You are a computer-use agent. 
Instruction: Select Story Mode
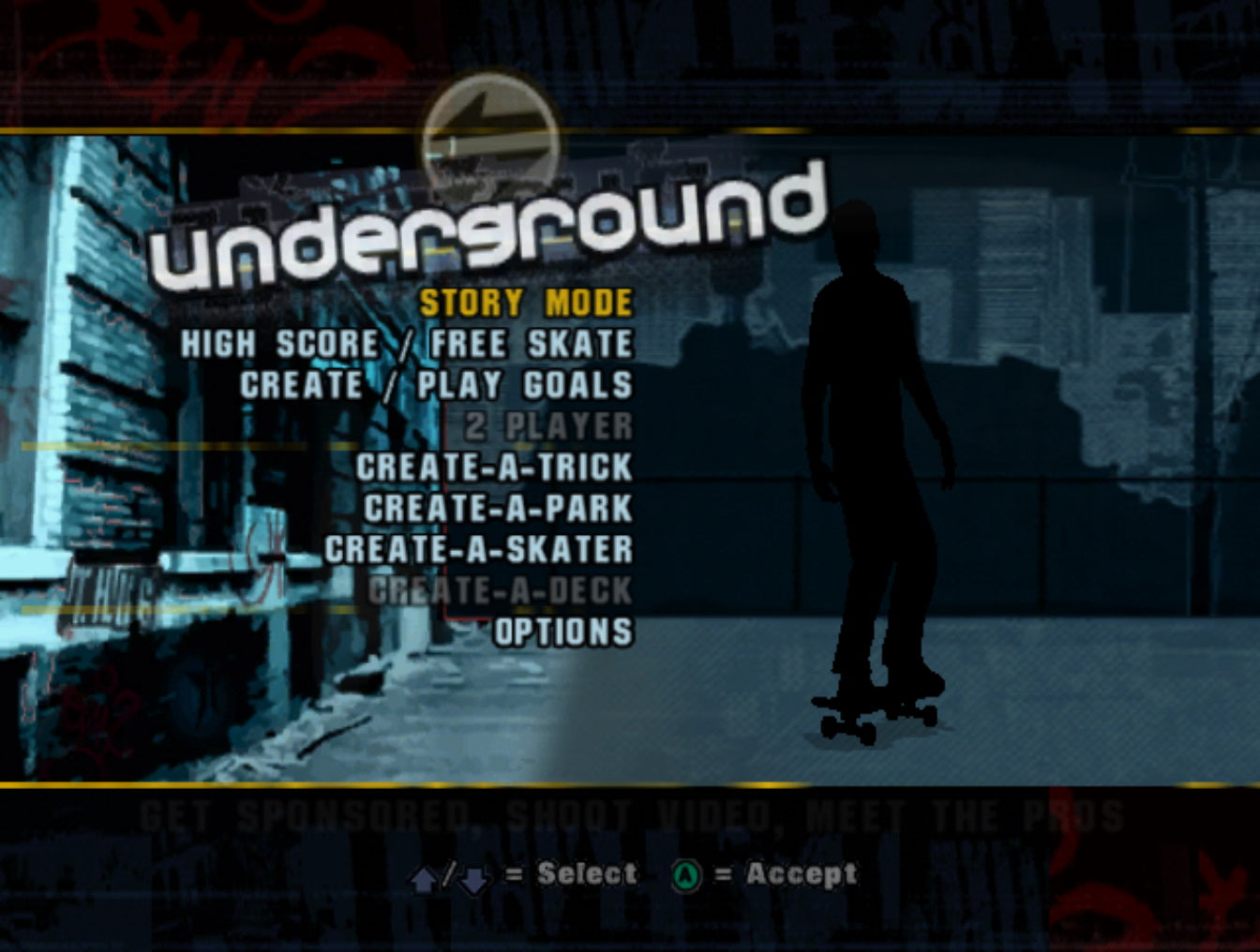tap(525, 303)
